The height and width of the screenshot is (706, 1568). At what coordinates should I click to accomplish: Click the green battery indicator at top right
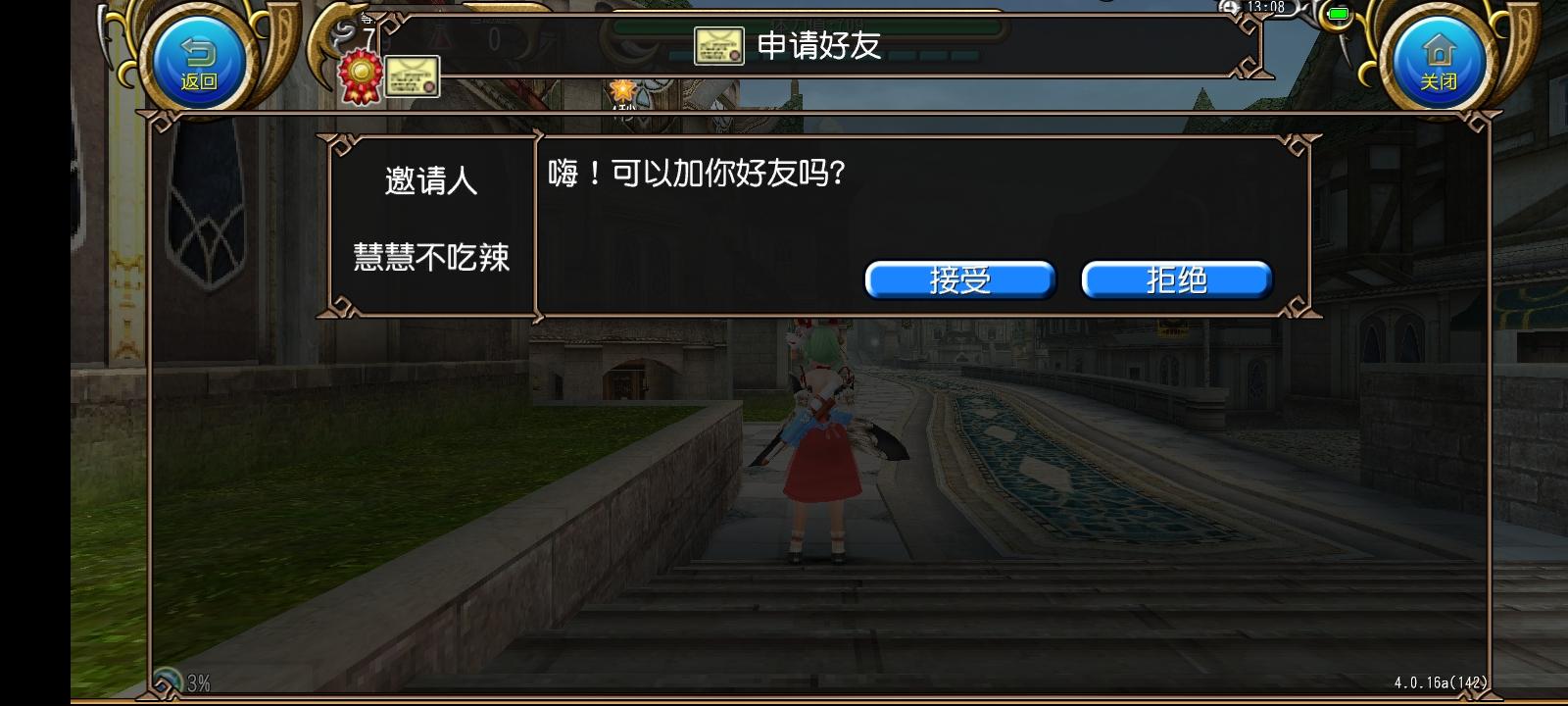pos(1337,13)
